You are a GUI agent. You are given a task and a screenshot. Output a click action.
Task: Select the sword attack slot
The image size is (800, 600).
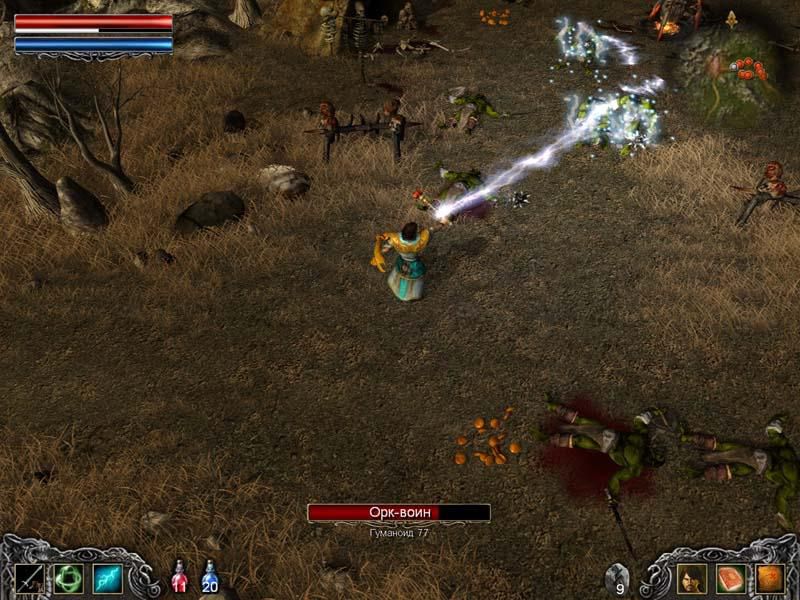tap(29, 578)
